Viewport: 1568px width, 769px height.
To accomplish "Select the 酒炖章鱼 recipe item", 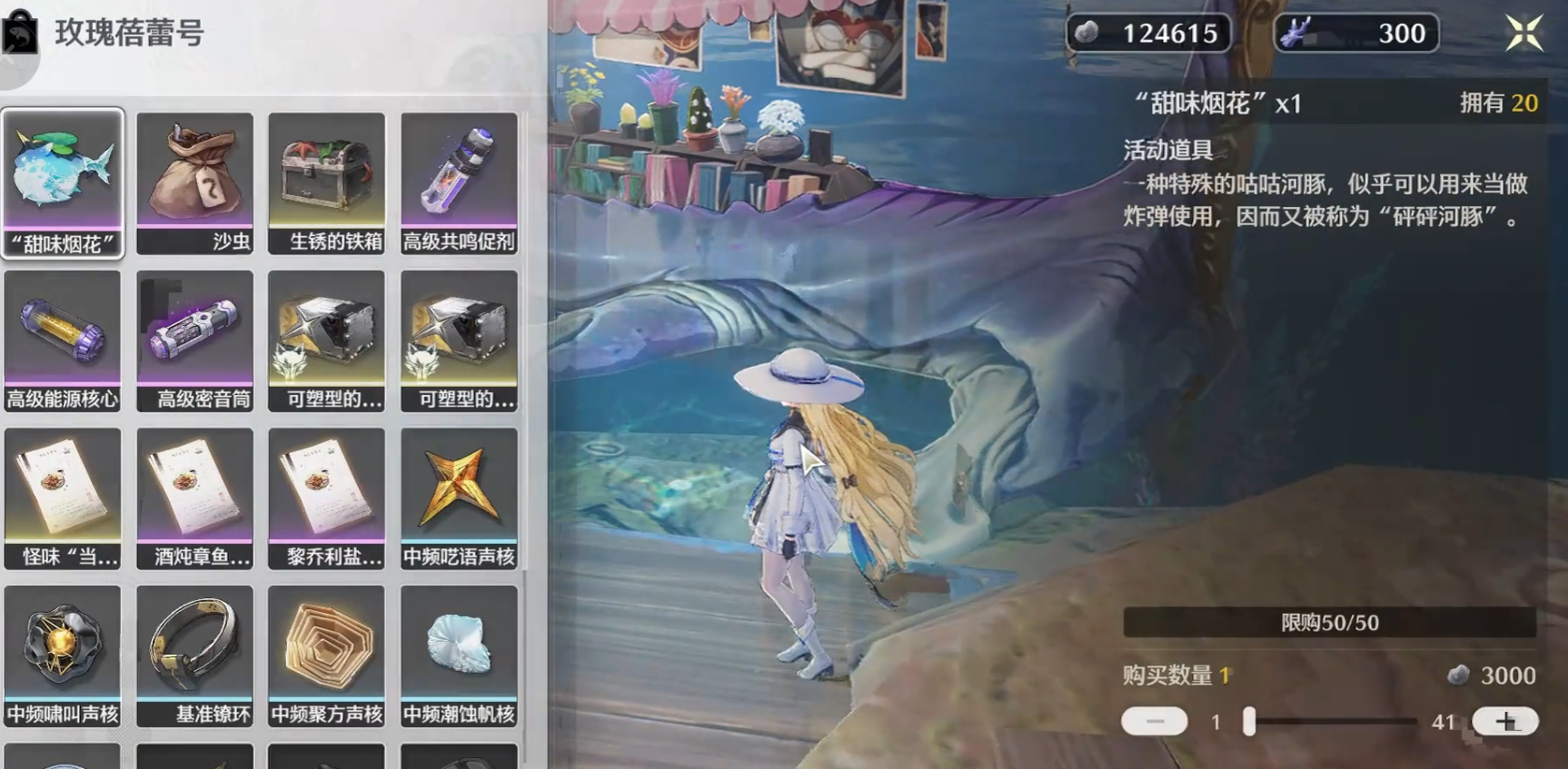I will 194,496.
